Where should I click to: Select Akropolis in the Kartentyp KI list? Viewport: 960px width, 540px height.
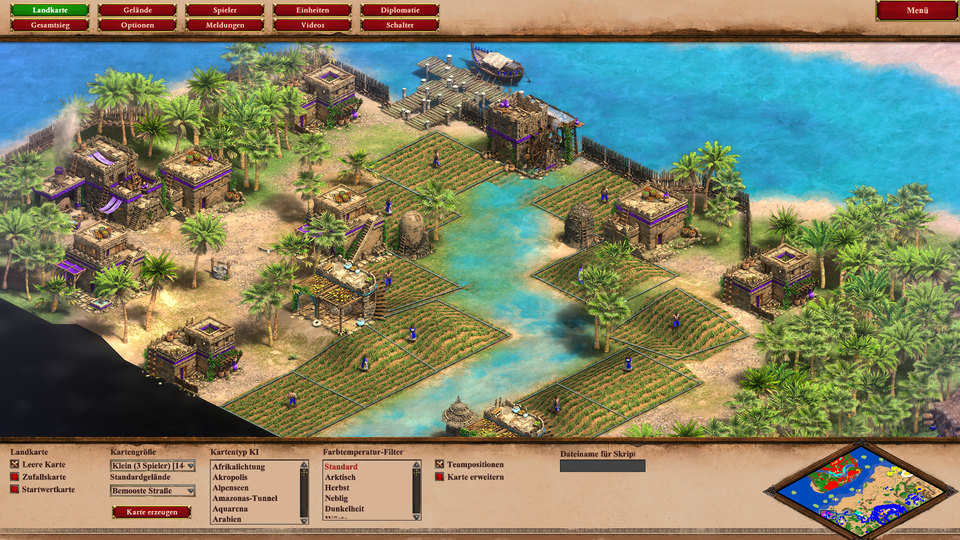tap(230, 477)
